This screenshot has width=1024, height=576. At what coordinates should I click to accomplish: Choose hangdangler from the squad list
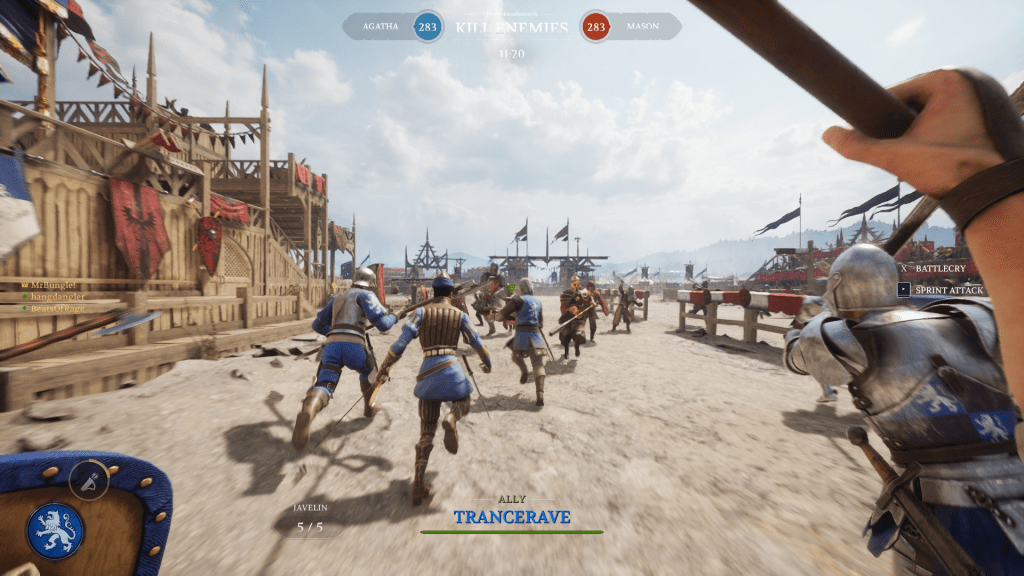coord(57,297)
